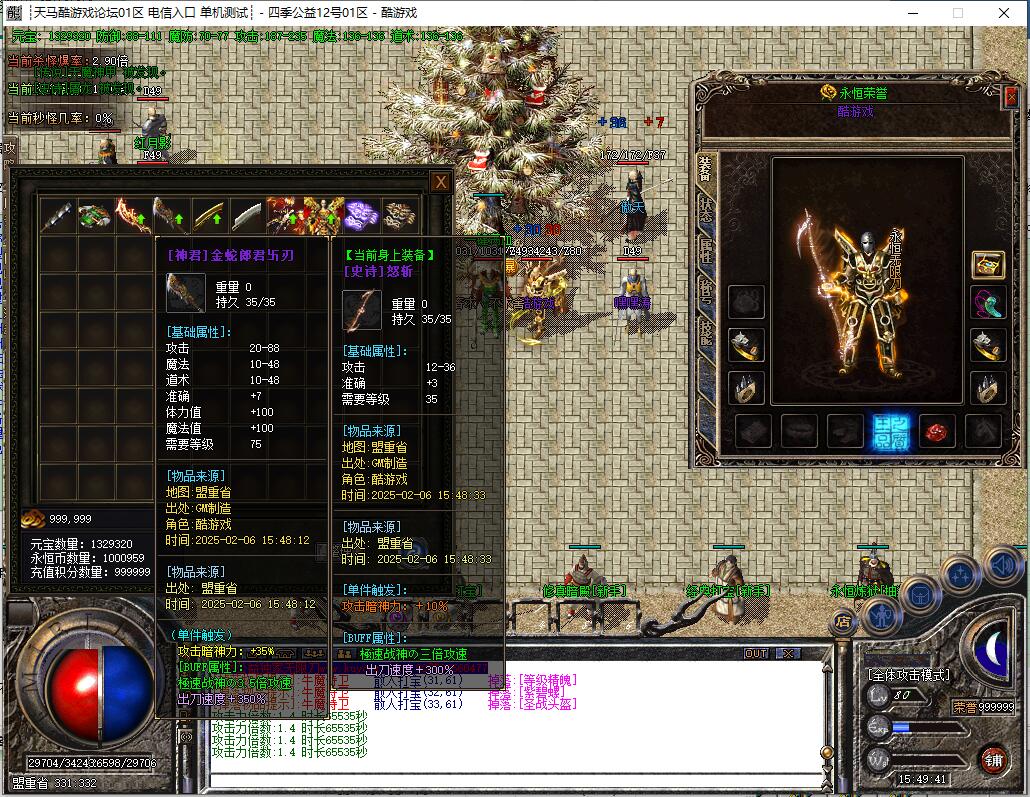The image size is (1030, 797).
Task: Close the character equipment panel
Action: [x=1009, y=97]
